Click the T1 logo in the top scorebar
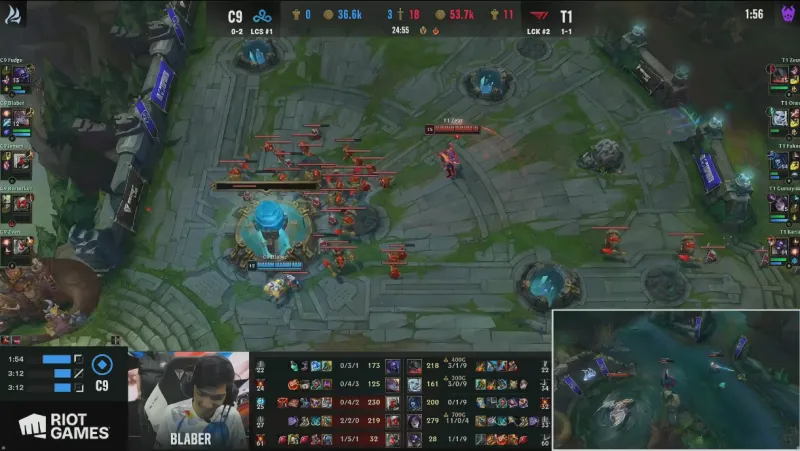Image resolution: width=800 pixels, height=451 pixels. click(x=538, y=16)
